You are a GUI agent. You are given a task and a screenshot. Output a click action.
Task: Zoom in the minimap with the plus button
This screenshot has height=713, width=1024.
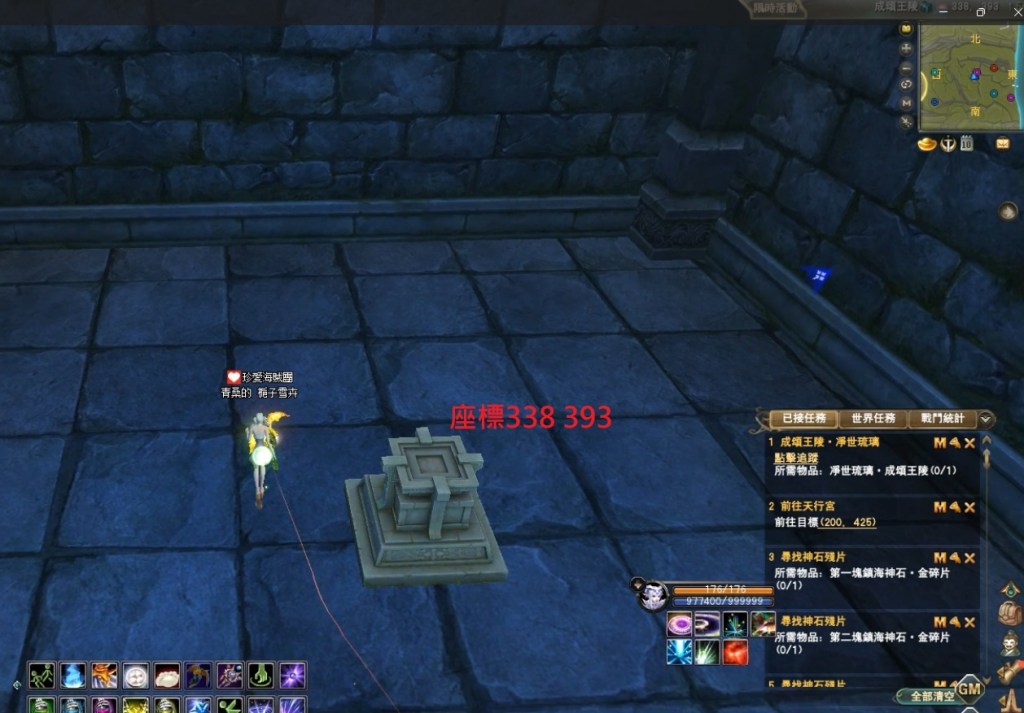(907, 48)
